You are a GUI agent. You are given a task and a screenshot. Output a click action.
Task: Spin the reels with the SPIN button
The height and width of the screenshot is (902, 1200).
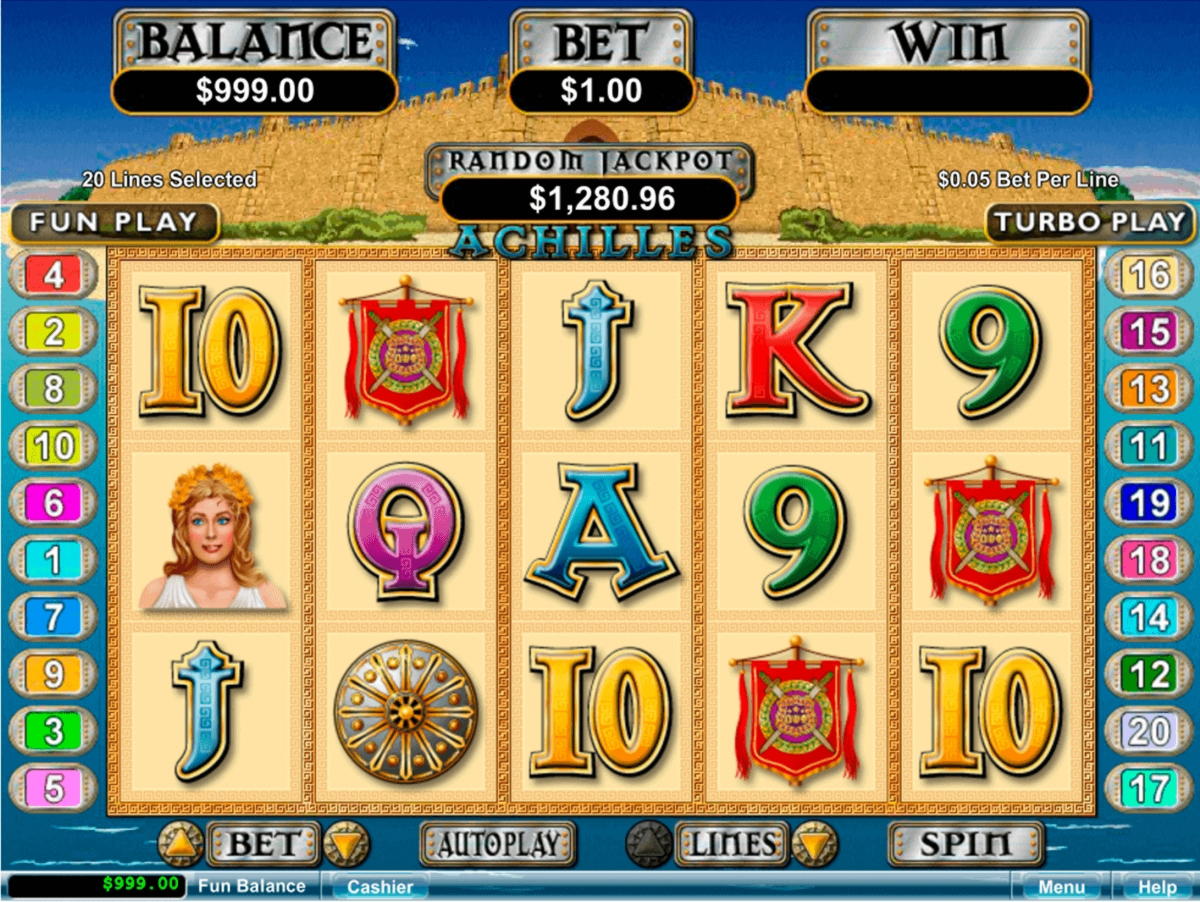click(965, 844)
